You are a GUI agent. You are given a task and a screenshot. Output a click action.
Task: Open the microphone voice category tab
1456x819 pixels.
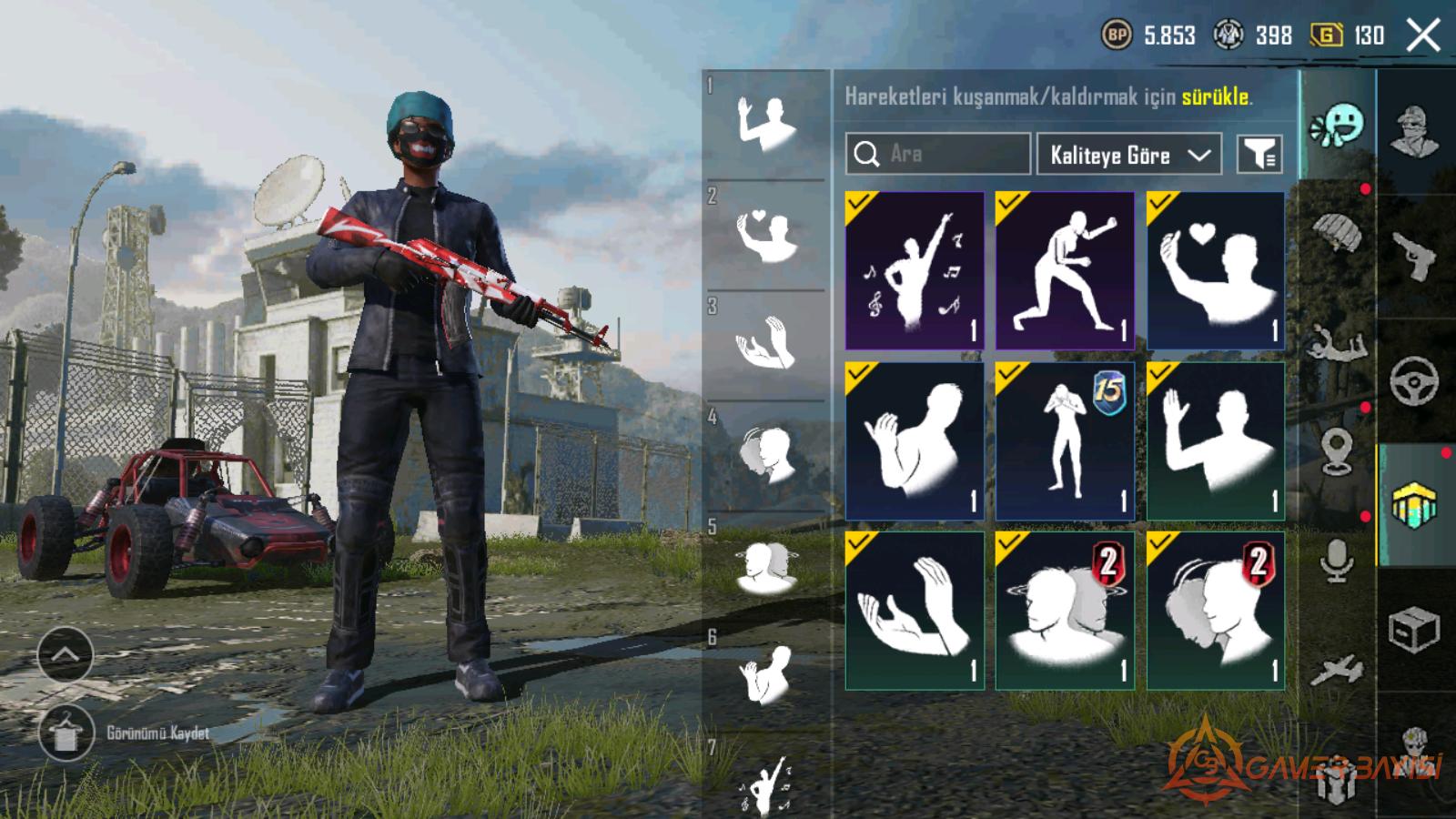click(1336, 559)
